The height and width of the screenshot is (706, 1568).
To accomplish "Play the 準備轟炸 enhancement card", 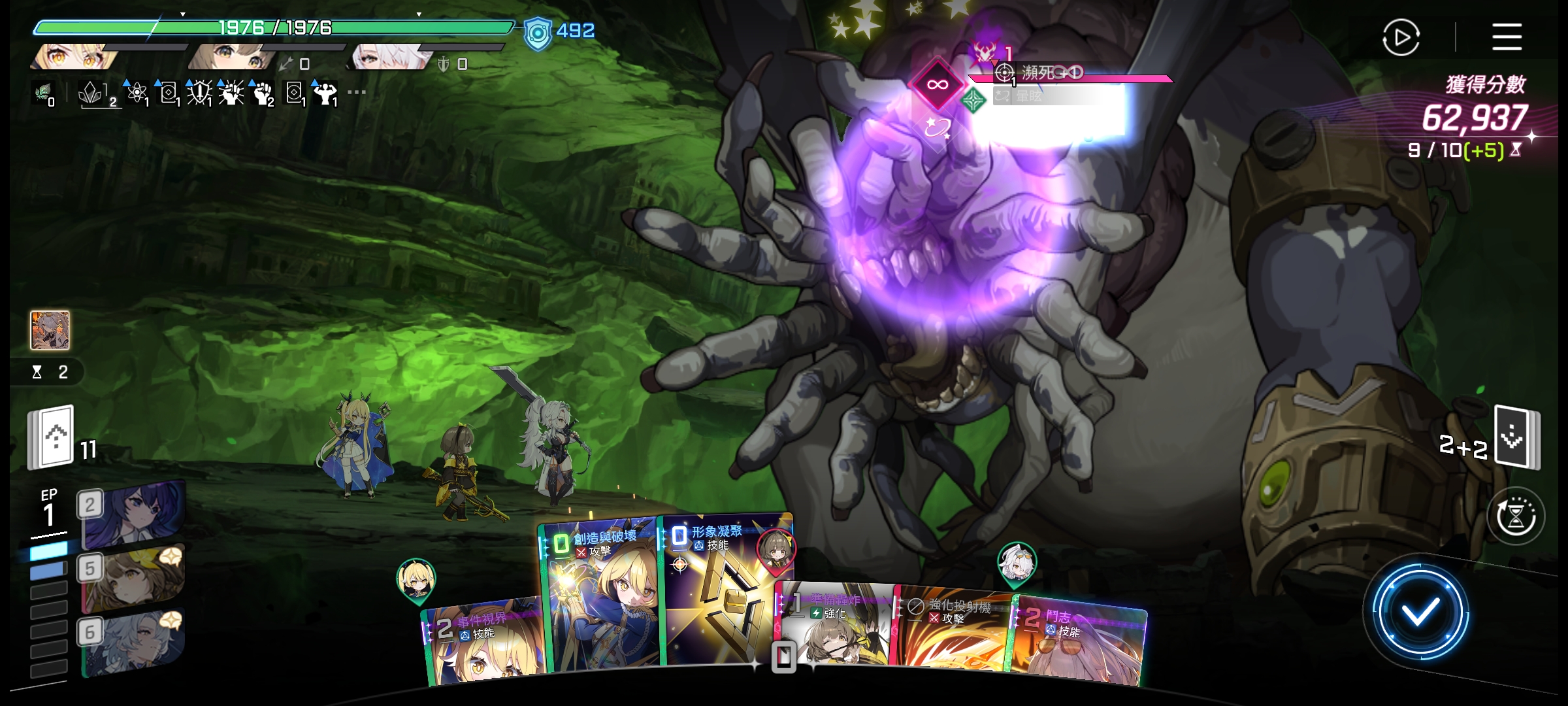I will point(836,628).
